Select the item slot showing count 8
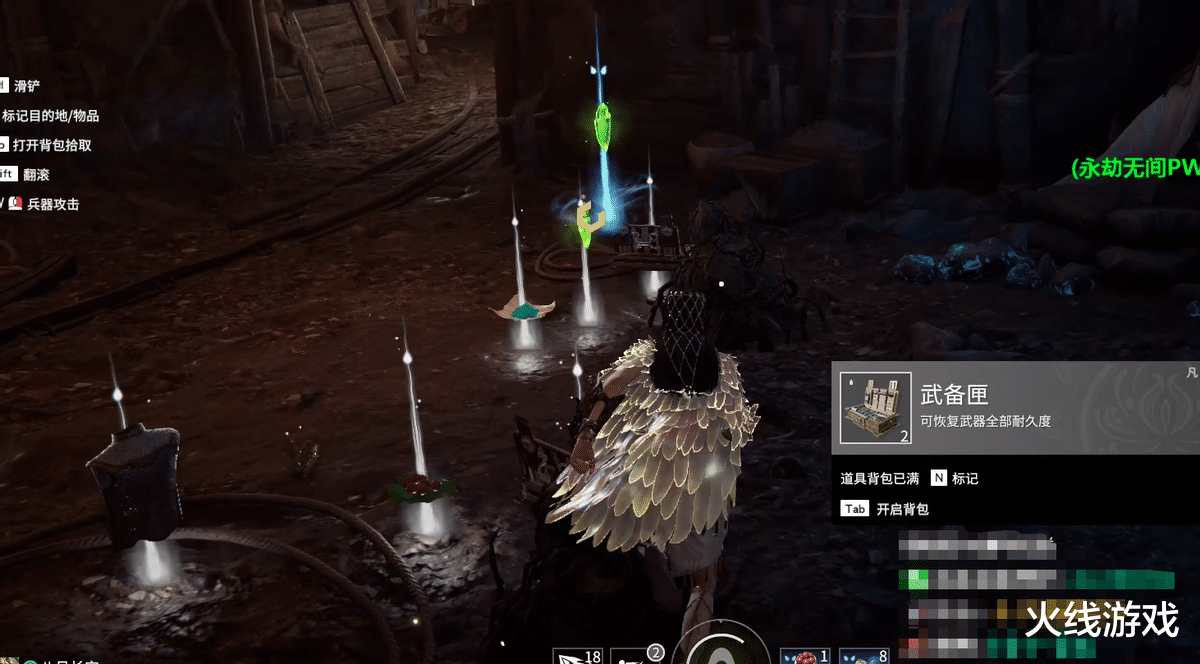This screenshot has height=664, width=1200. coord(863,656)
